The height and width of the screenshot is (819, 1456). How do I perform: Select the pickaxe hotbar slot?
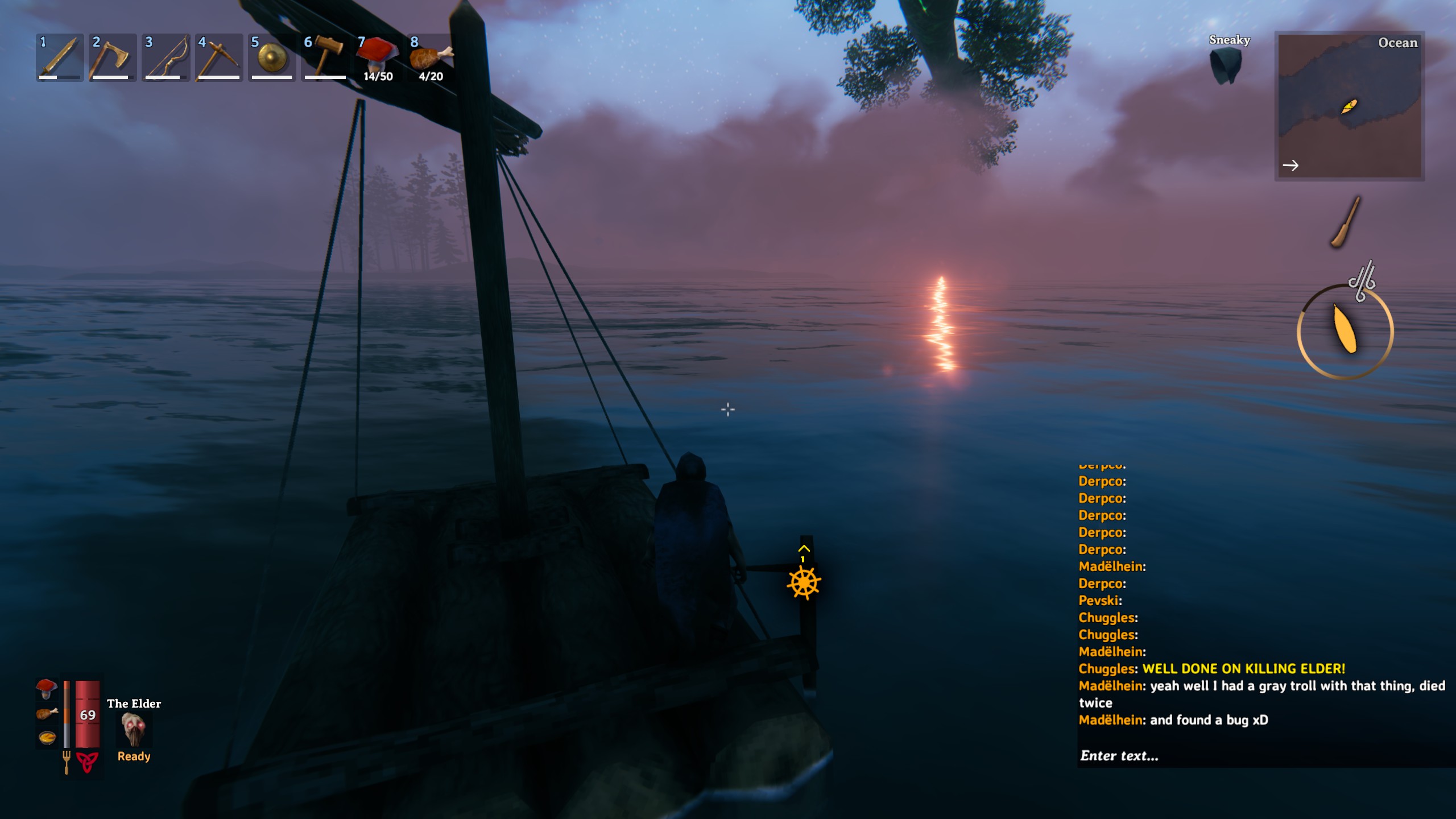(x=218, y=57)
